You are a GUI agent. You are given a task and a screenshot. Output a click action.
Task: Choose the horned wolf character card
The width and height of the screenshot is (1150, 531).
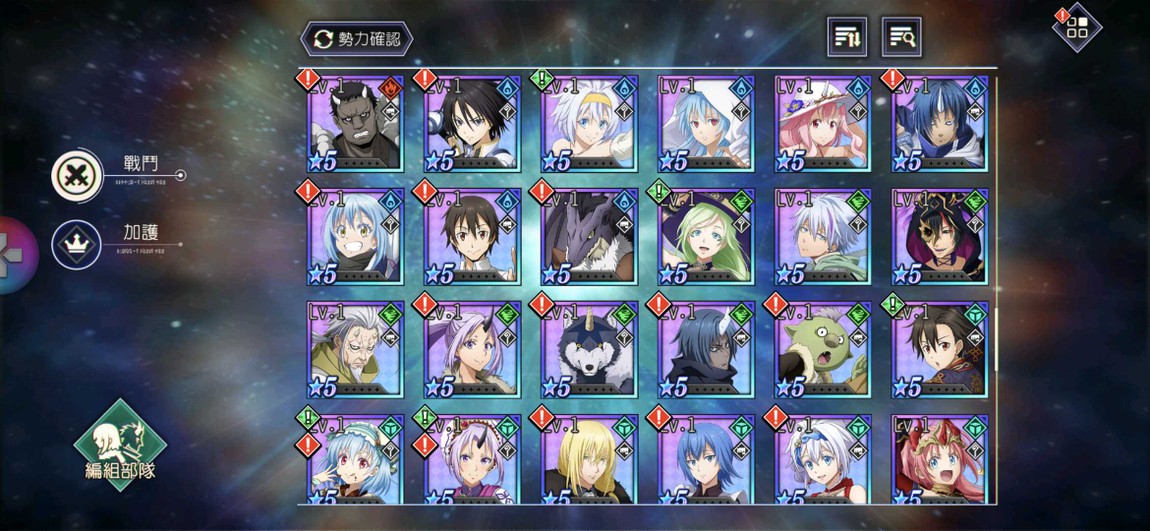[589, 351]
